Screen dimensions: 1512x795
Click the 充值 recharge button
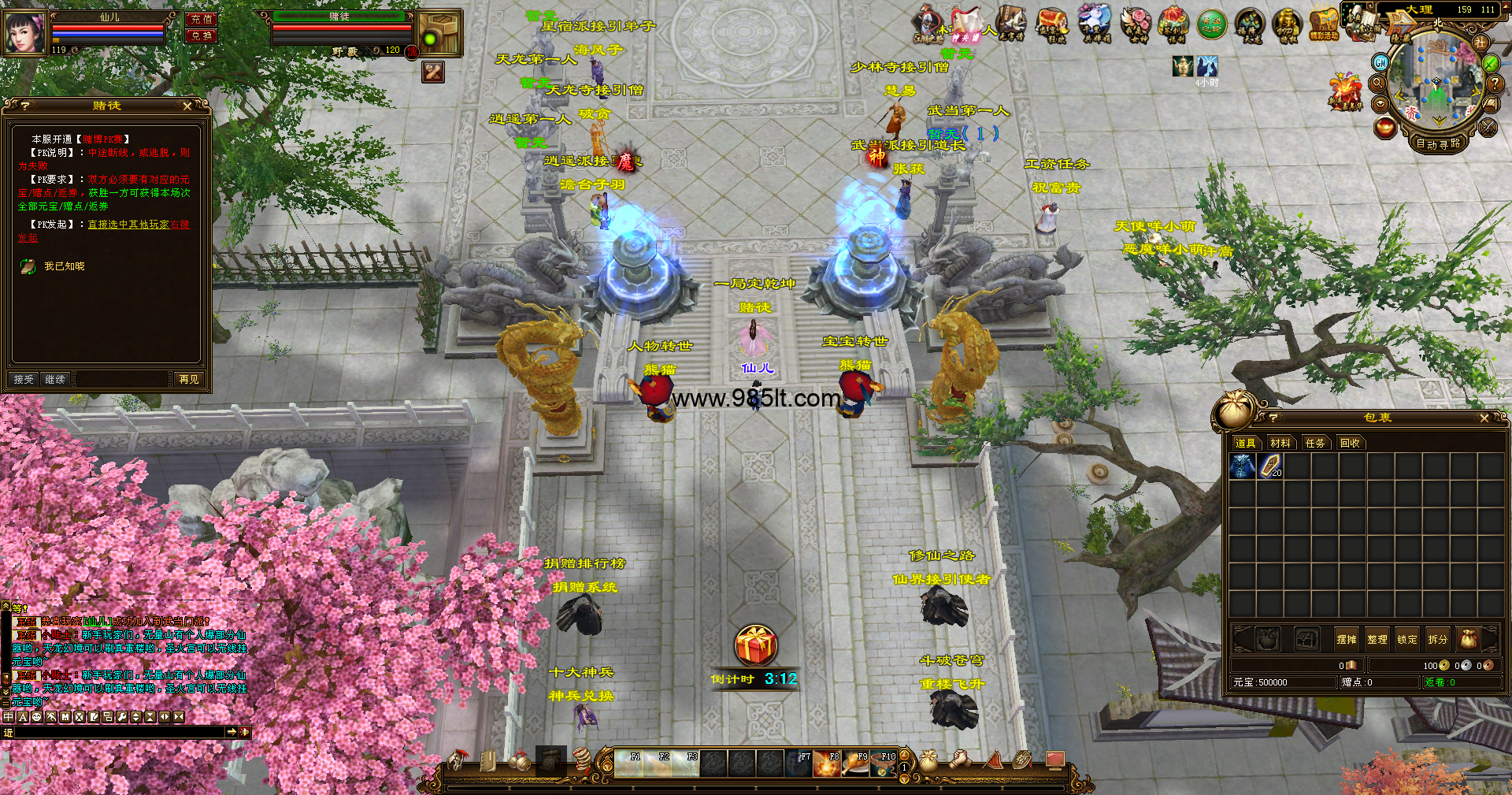point(202,19)
